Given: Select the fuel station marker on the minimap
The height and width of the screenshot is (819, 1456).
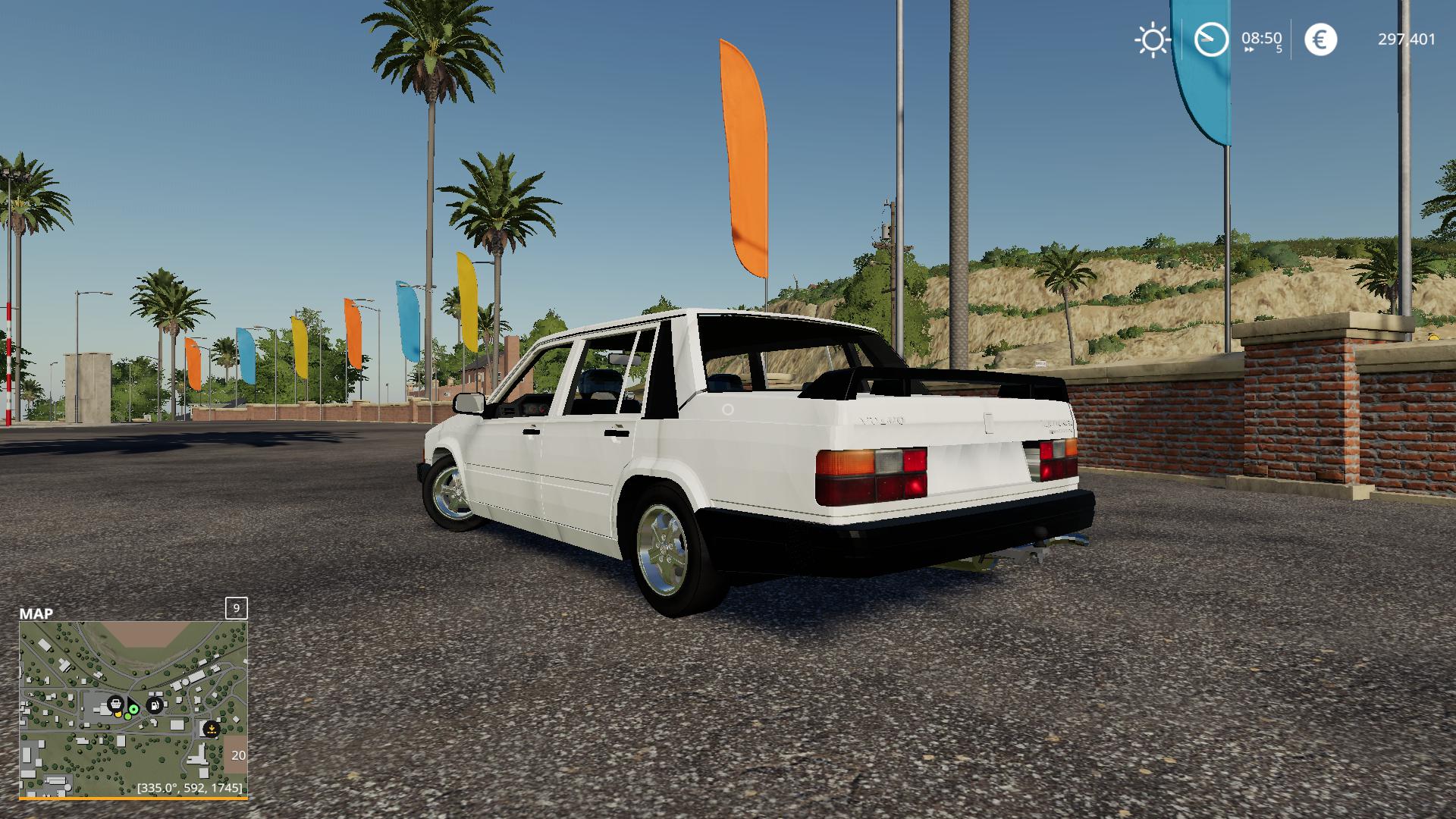Looking at the screenshot, I should click(155, 705).
